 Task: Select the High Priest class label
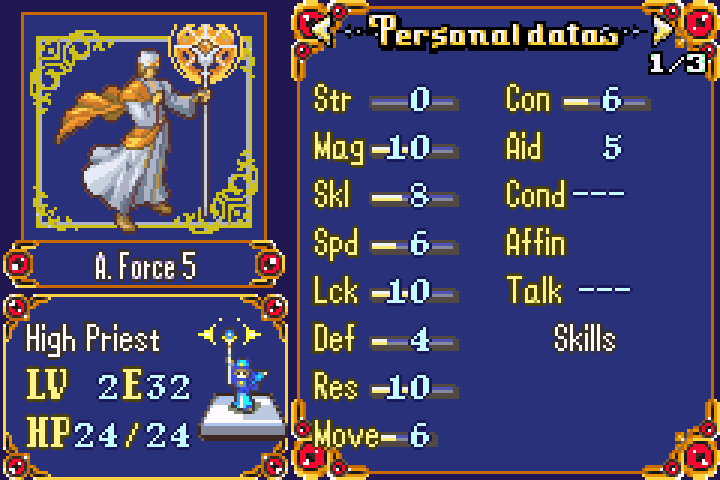(x=93, y=339)
